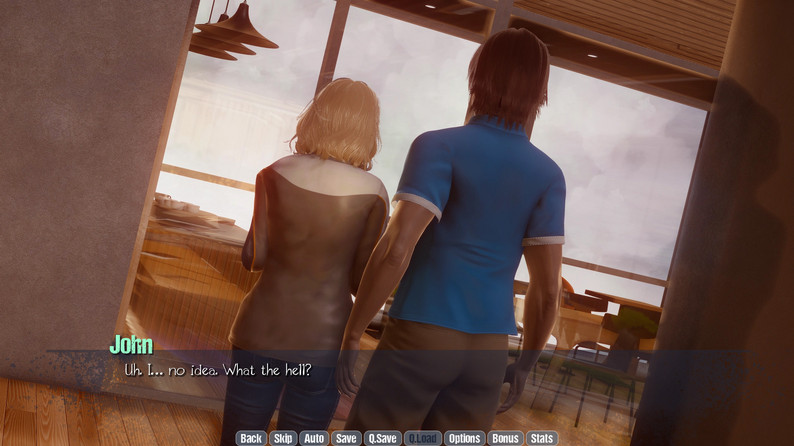Go back with the Back button
This screenshot has width=794, height=446.
[x=251, y=438]
